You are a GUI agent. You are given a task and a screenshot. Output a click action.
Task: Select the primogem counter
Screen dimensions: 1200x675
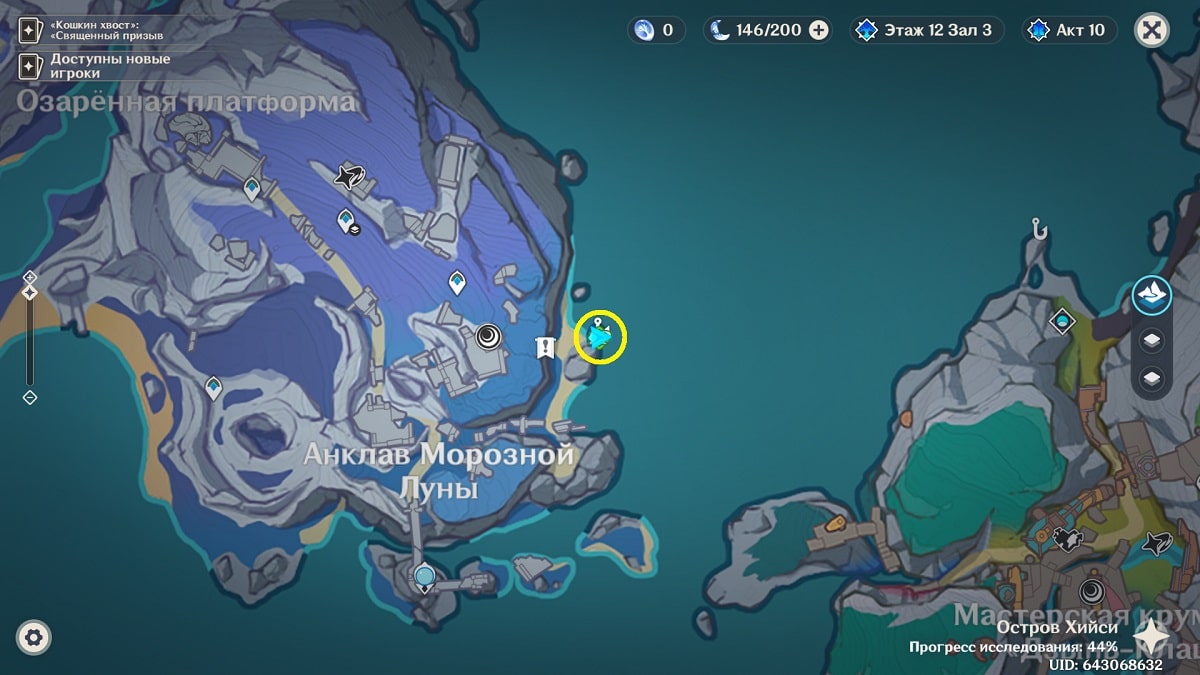tap(657, 30)
